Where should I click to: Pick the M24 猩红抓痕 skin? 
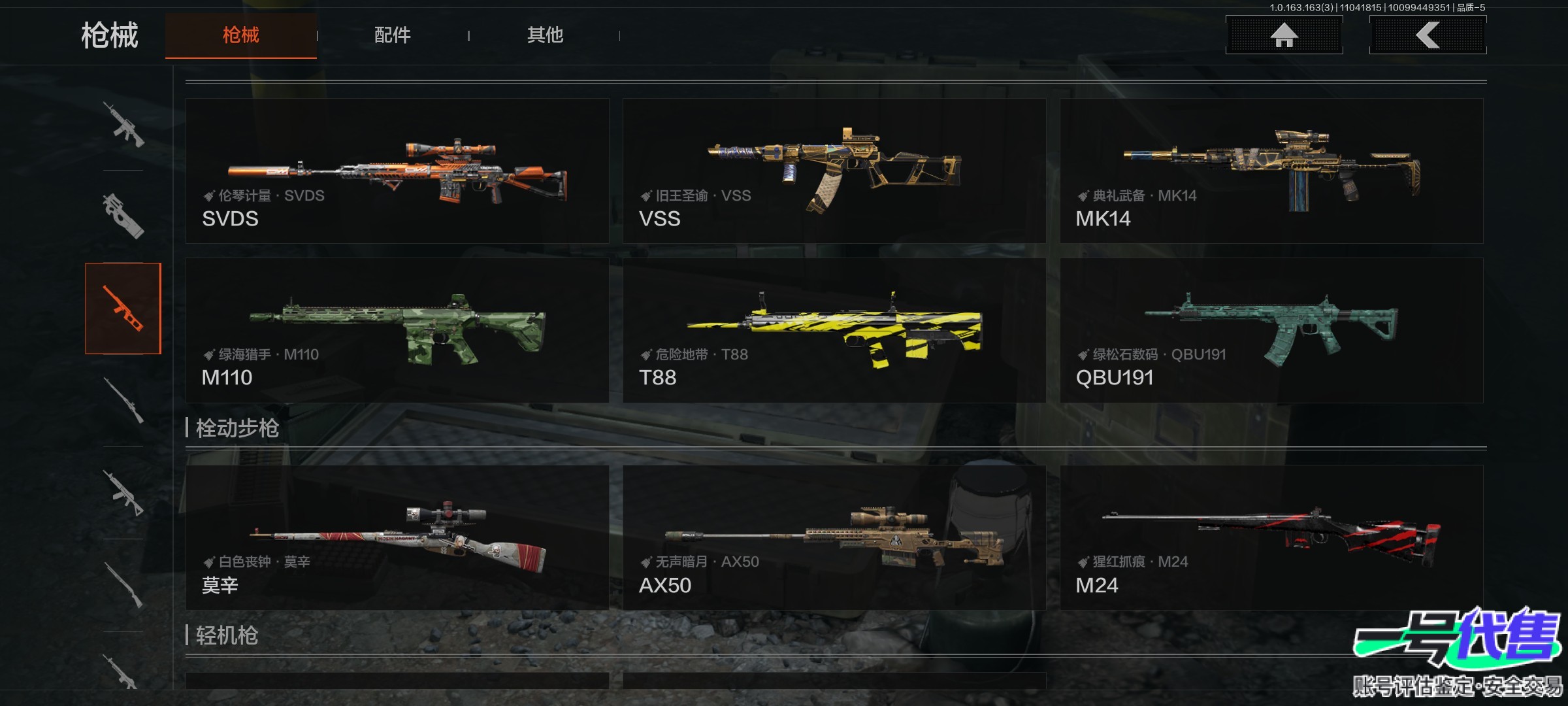click(x=1271, y=537)
